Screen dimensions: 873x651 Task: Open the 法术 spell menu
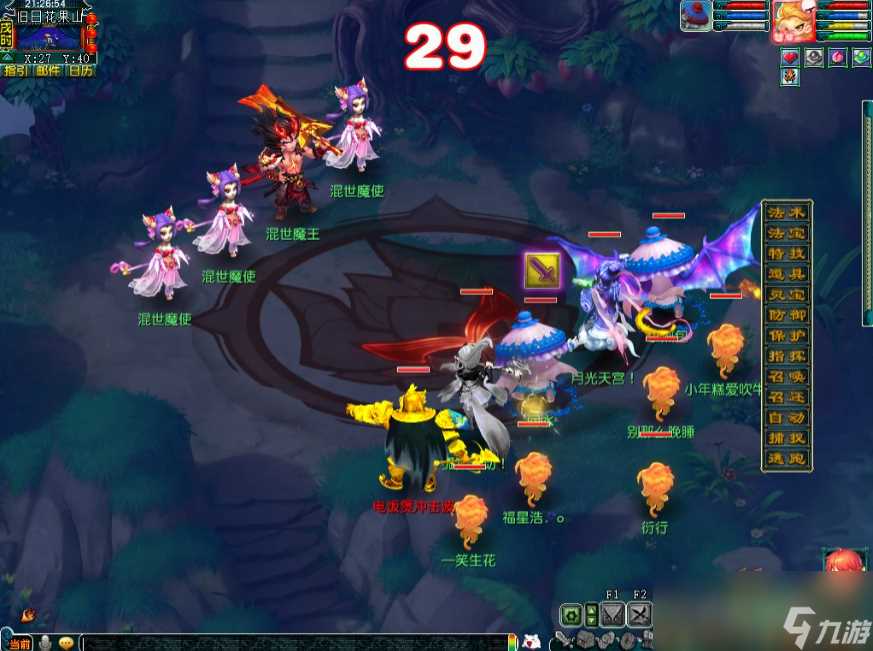point(787,212)
